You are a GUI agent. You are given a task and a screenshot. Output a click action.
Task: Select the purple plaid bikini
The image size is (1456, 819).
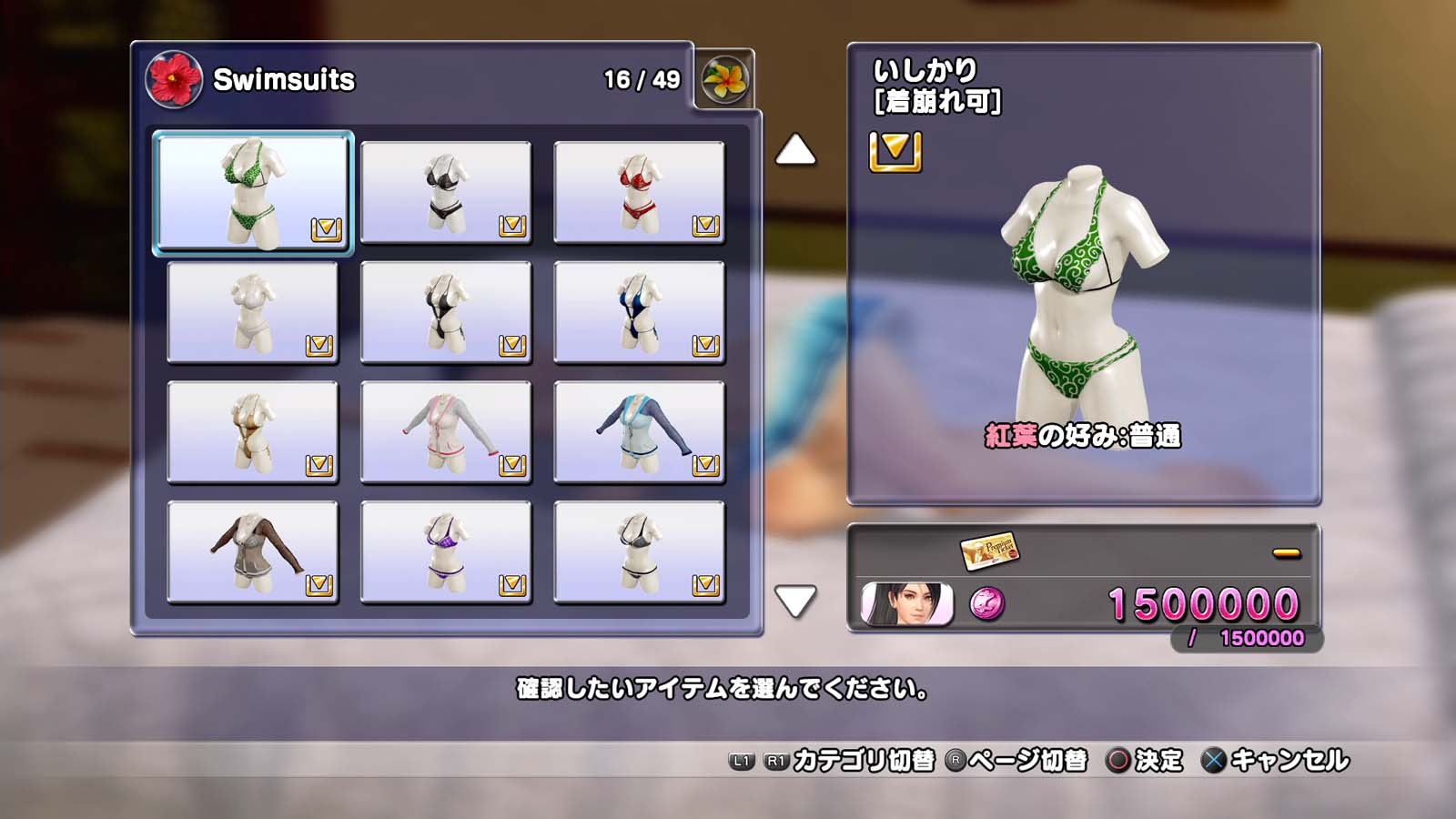tap(446, 552)
